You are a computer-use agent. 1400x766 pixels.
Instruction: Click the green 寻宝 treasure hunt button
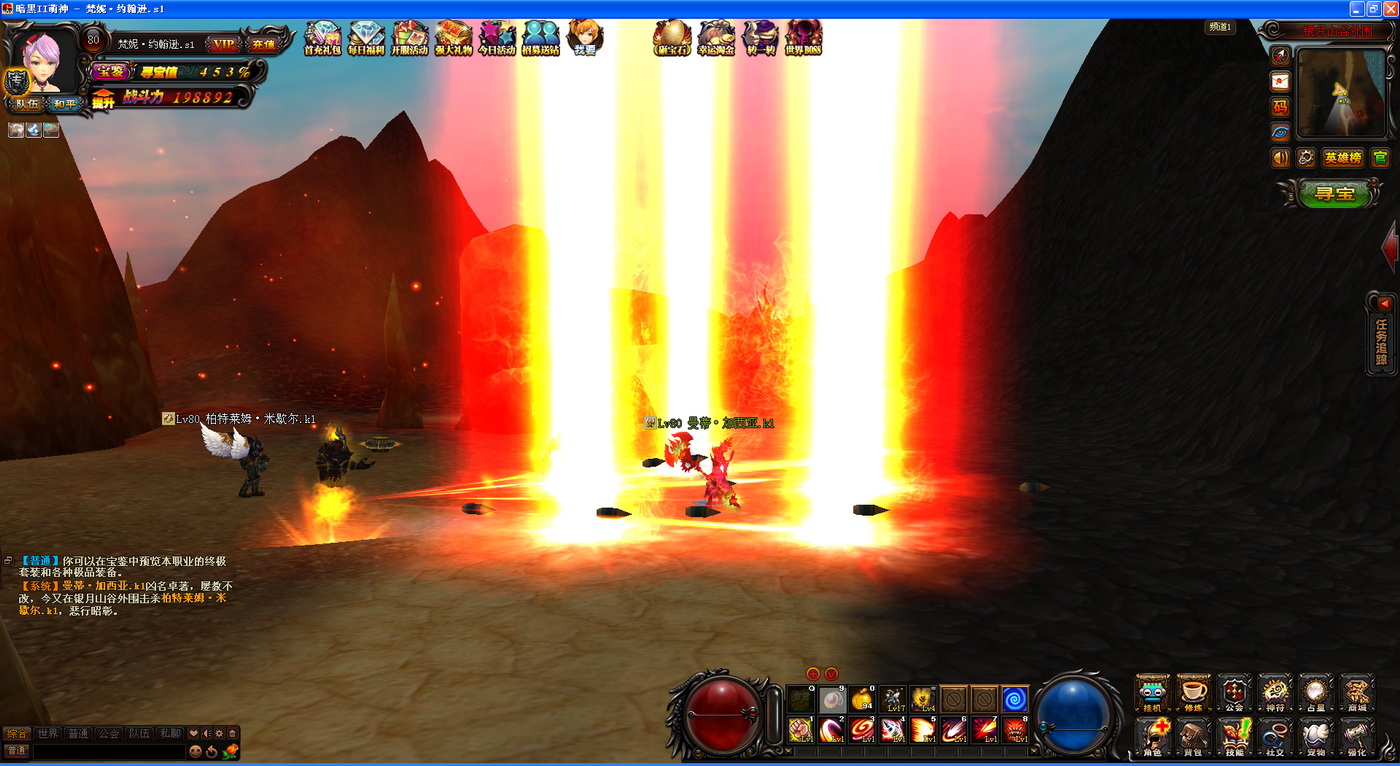(x=1333, y=193)
